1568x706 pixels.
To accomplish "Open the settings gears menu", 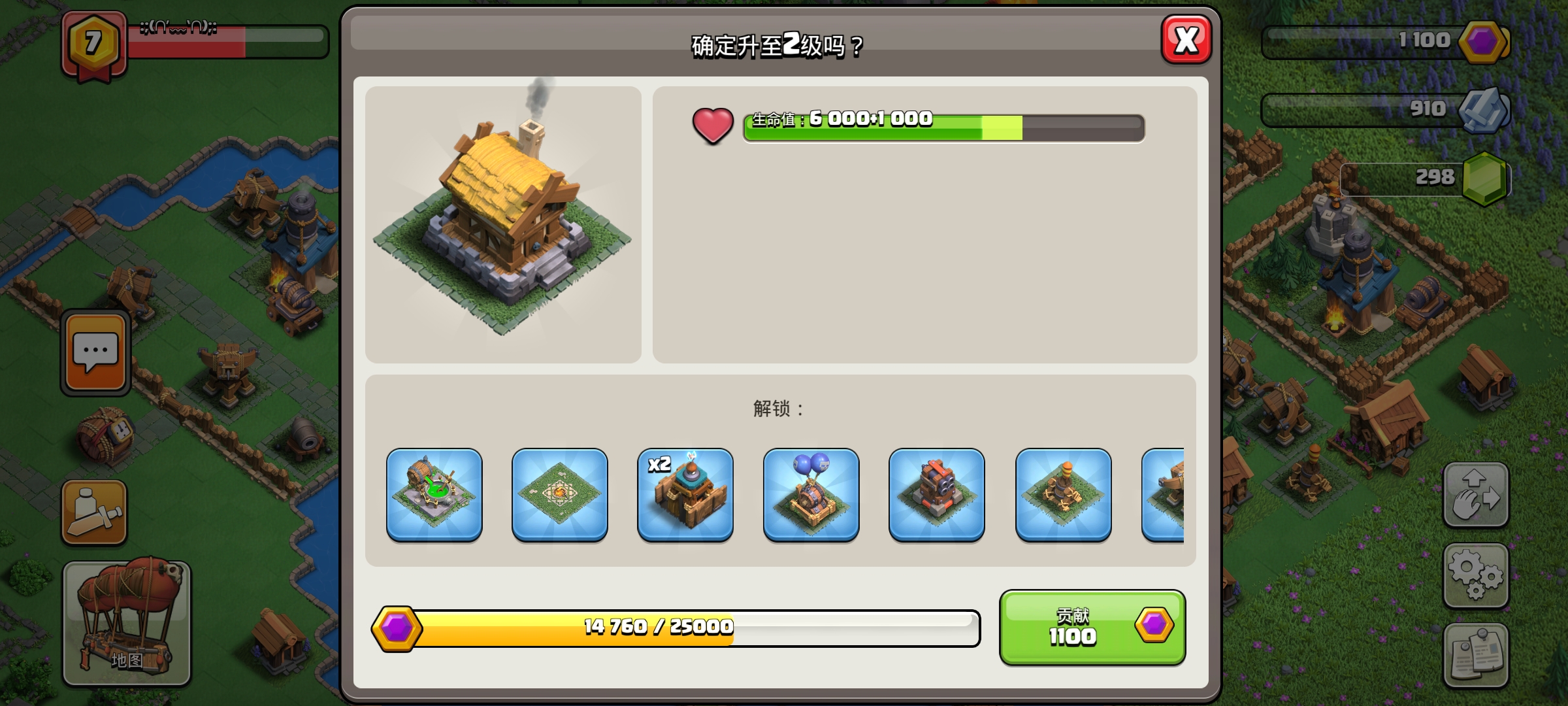I will [1475, 575].
